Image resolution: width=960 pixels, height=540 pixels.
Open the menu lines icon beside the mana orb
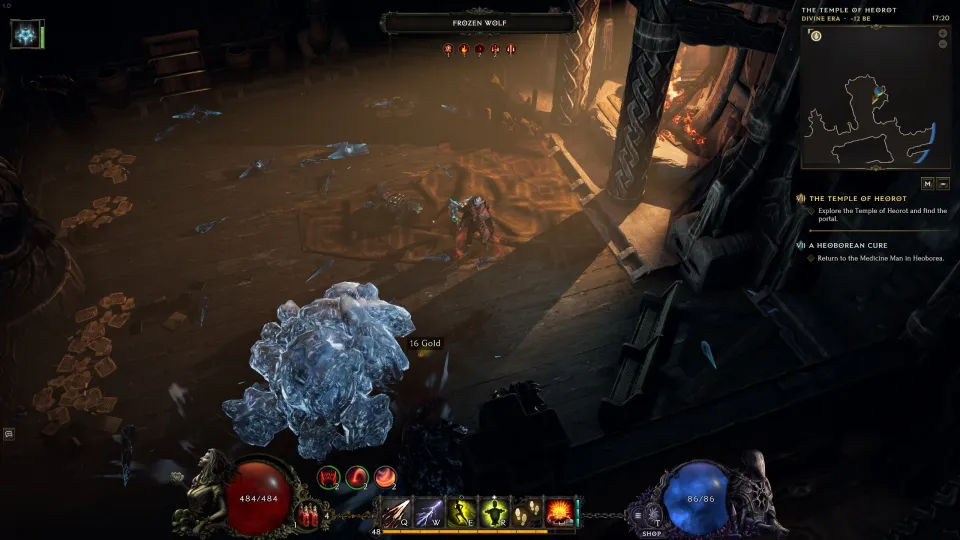pyautogui.click(x=638, y=515)
